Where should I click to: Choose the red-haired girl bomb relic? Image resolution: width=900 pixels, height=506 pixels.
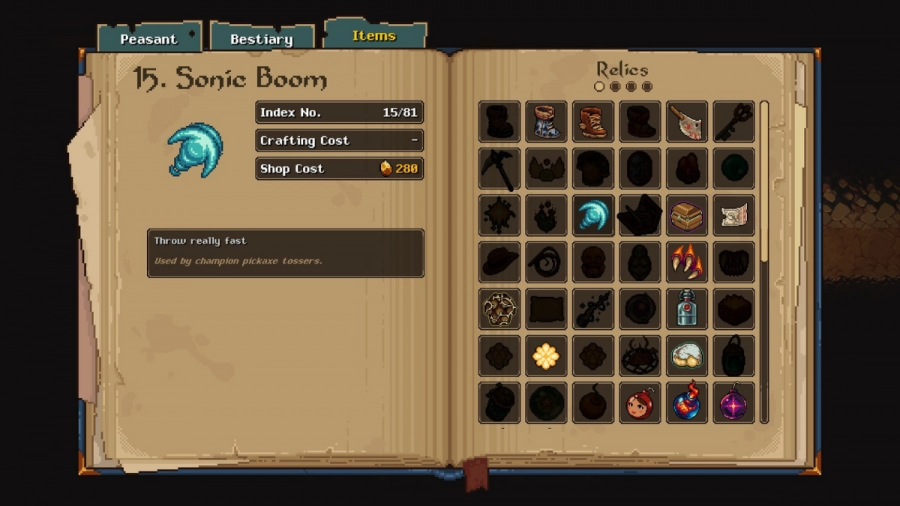(x=640, y=403)
